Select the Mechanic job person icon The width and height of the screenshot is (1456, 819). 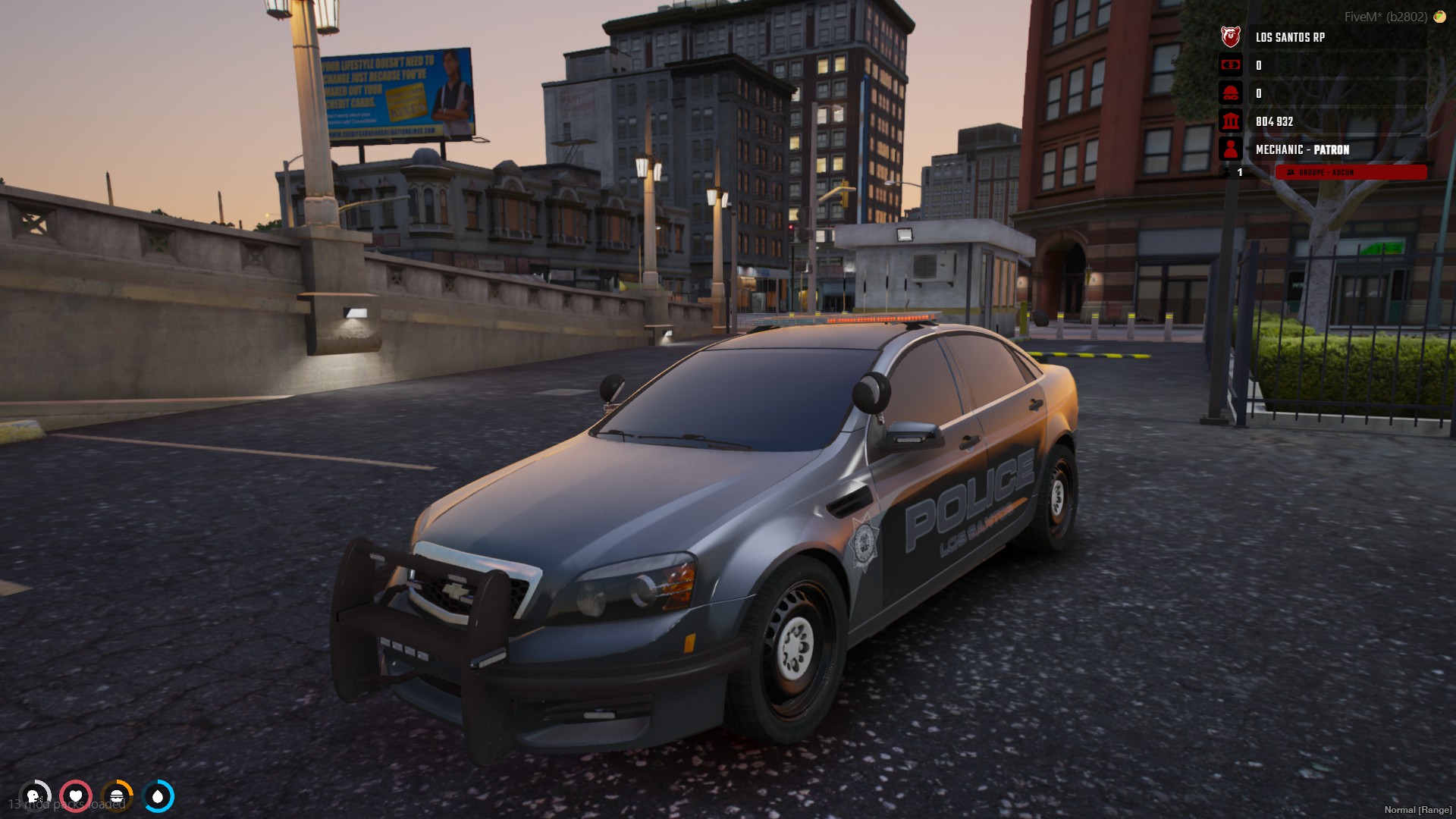pos(1230,149)
